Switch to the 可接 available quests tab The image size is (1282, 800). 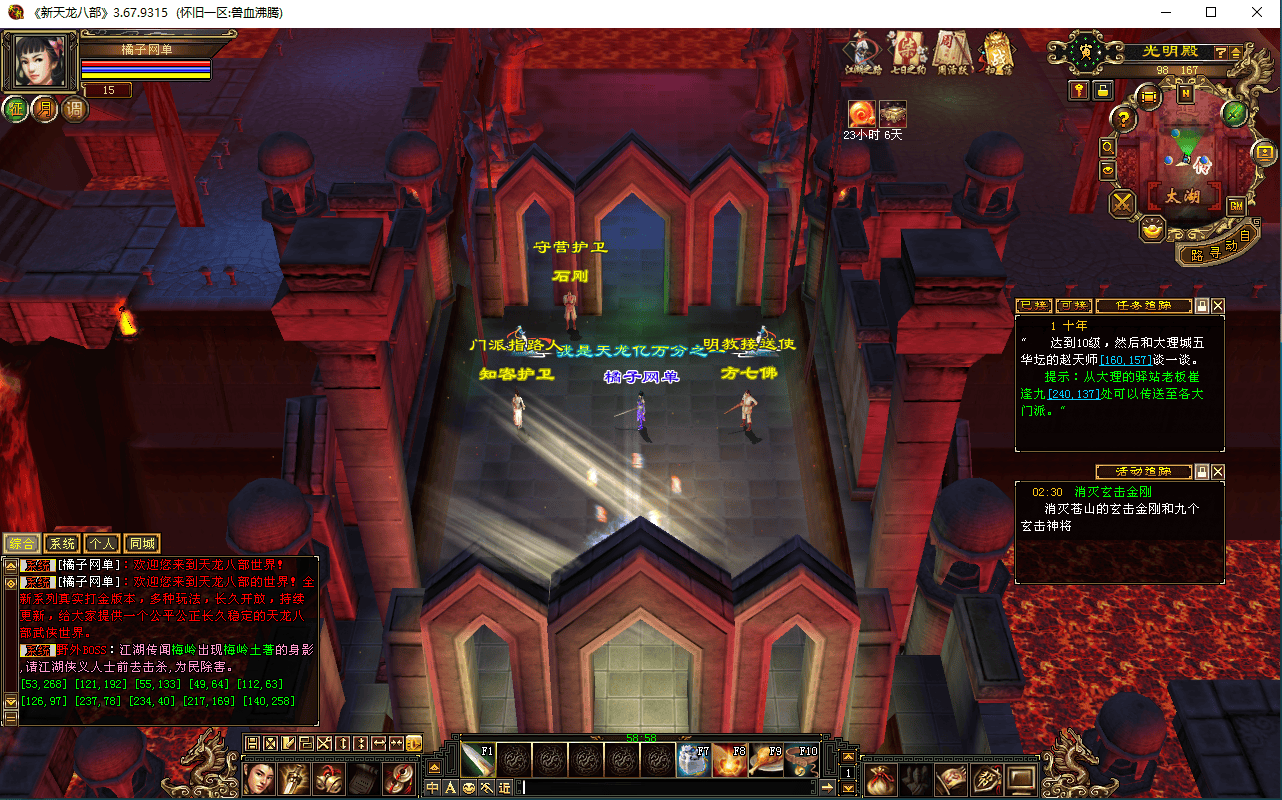(x=1074, y=306)
